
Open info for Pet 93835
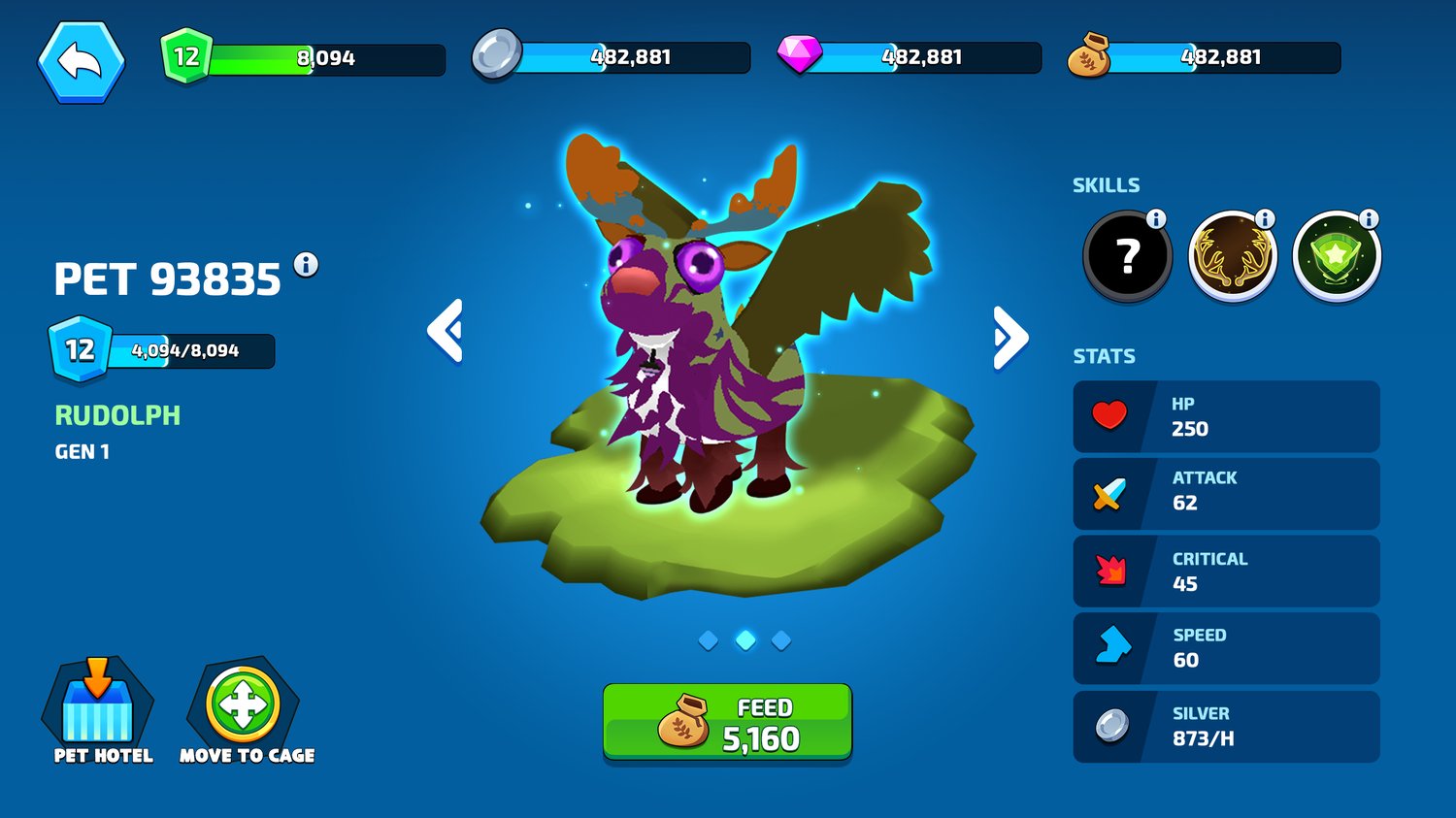[x=307, y=264]
